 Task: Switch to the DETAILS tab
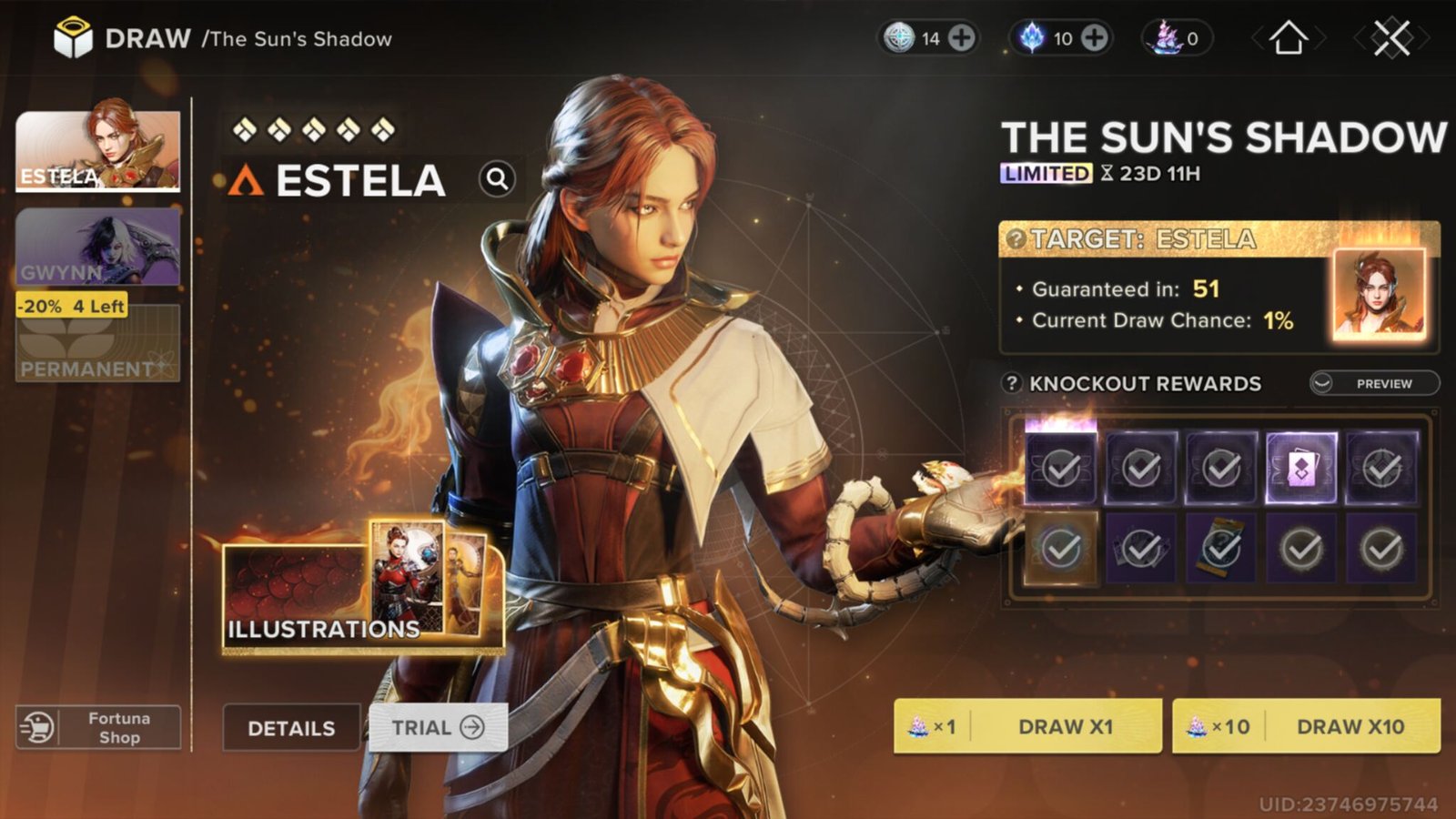(x=291, y=728)
